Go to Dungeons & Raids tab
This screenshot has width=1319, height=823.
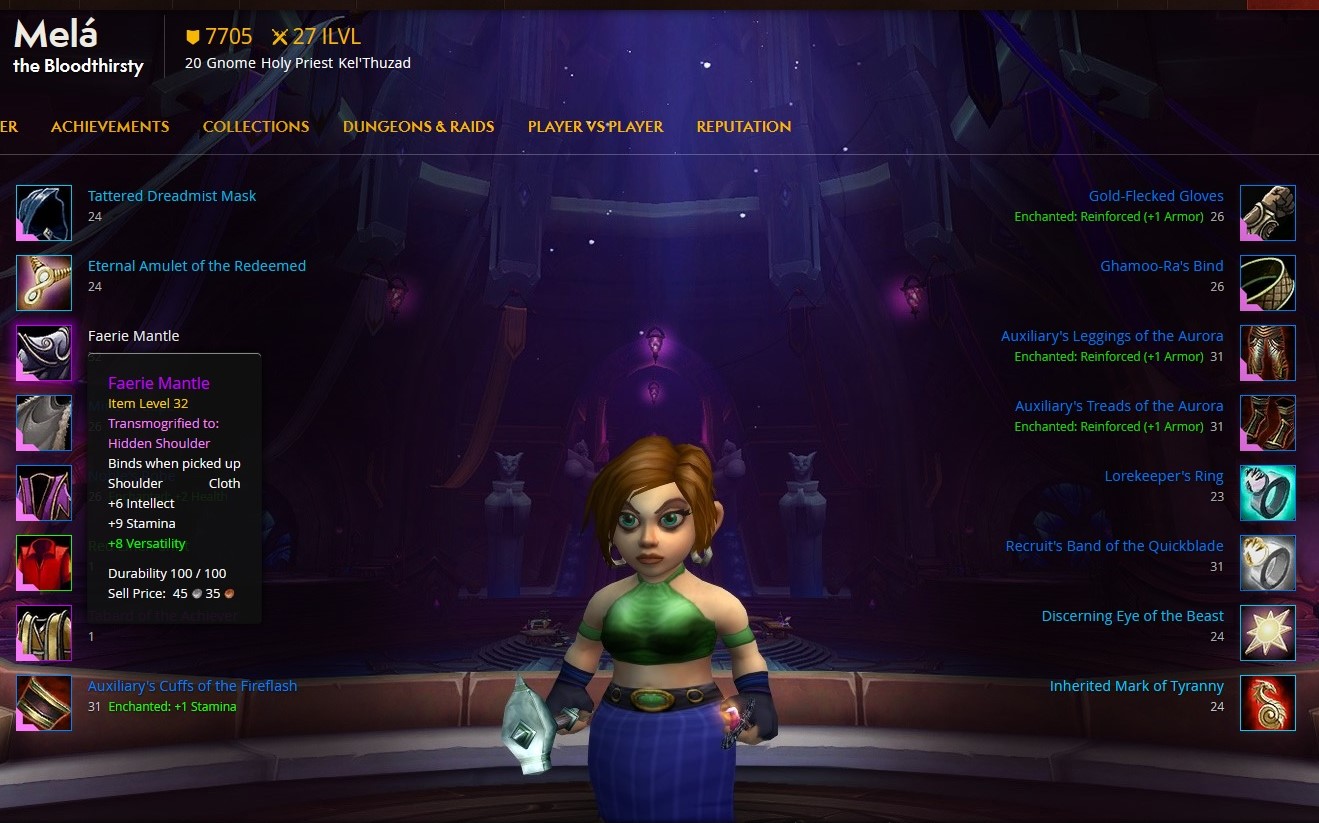418,127
